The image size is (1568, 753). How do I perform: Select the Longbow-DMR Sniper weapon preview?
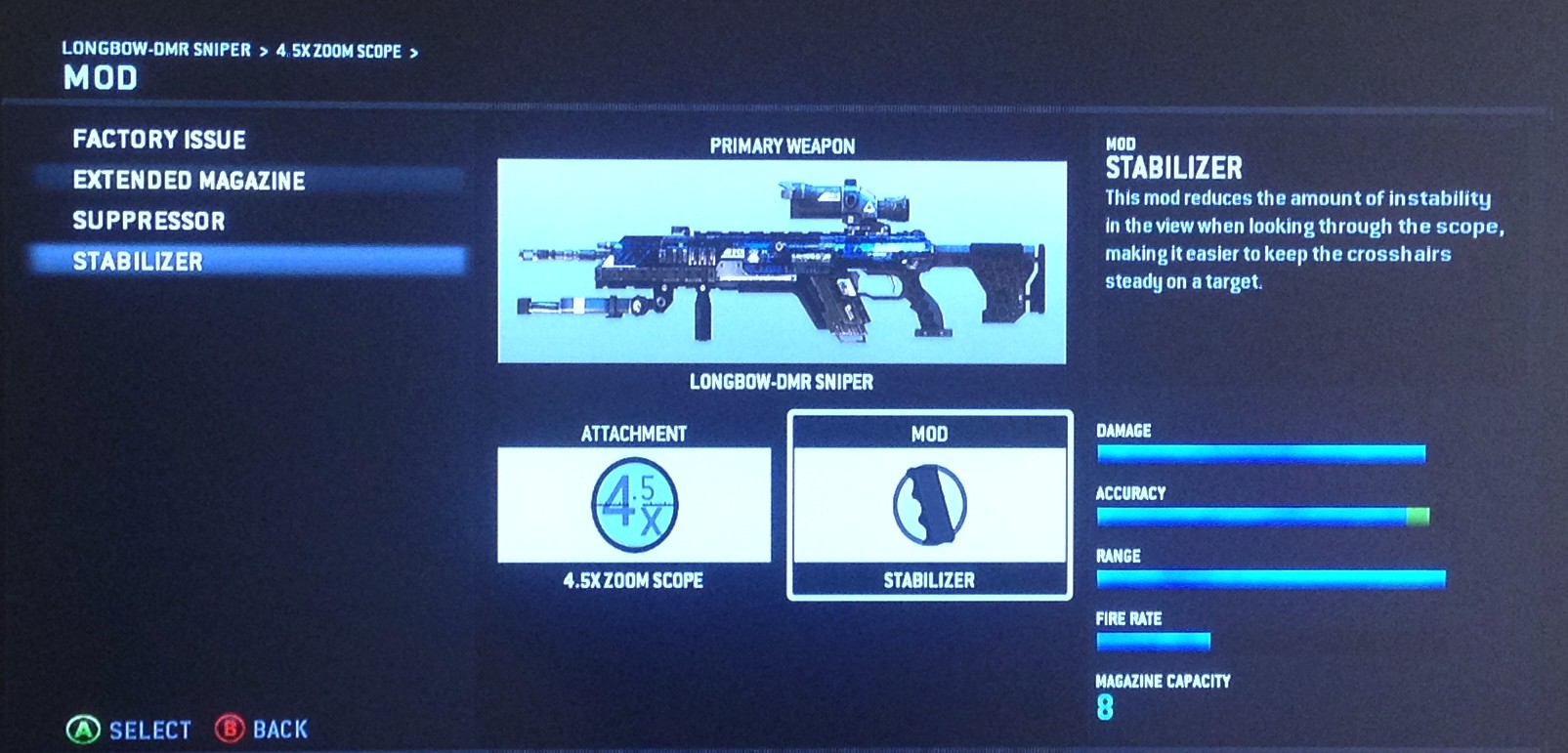pos(782,262)
